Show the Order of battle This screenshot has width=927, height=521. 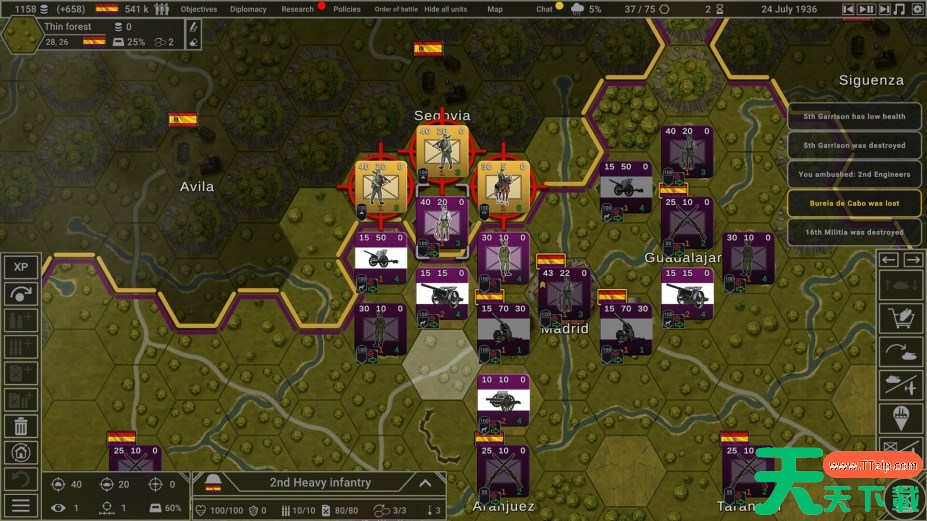[x=395, y=9]
